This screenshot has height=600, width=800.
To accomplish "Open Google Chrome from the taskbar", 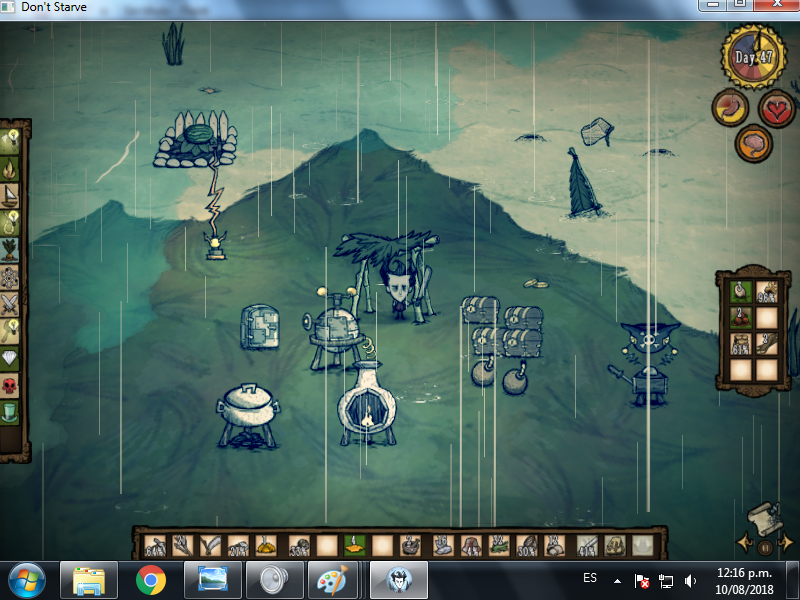I will click(x=151, y=579).
